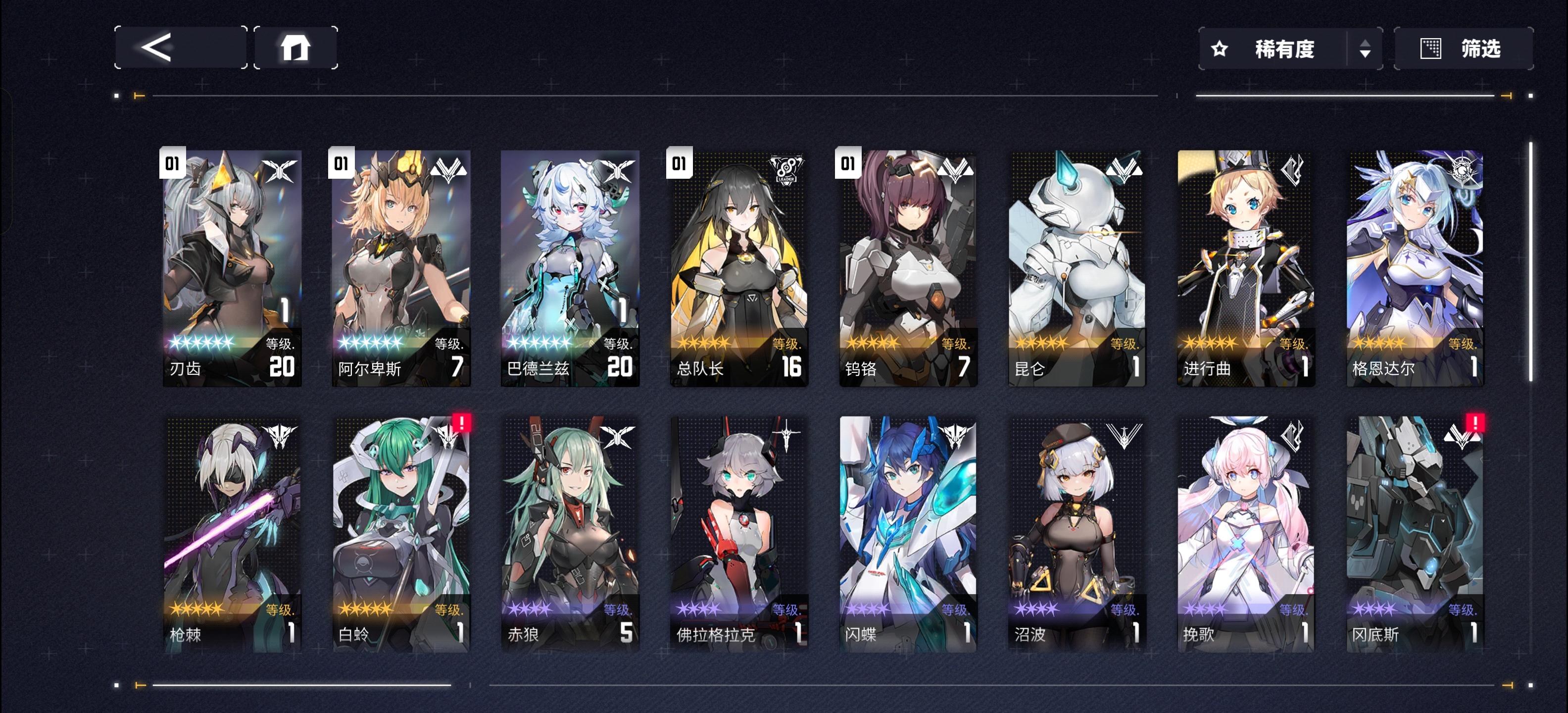This screenshot has width=1568, height=713.
Task: Open the 稀有度 sorting selector
Action: pos(1284,49)
